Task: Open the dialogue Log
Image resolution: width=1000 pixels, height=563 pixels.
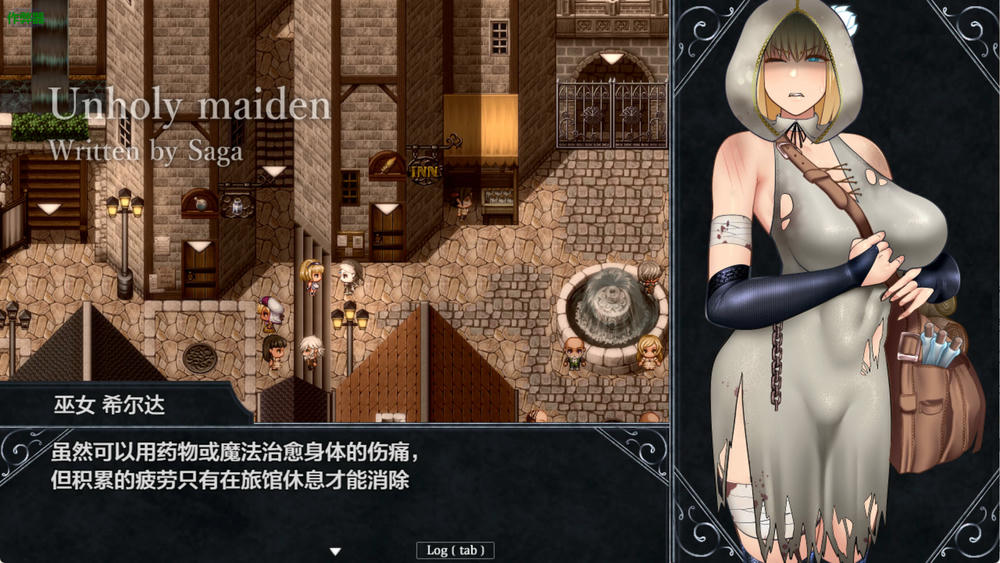Action: (x=455, y=550)
